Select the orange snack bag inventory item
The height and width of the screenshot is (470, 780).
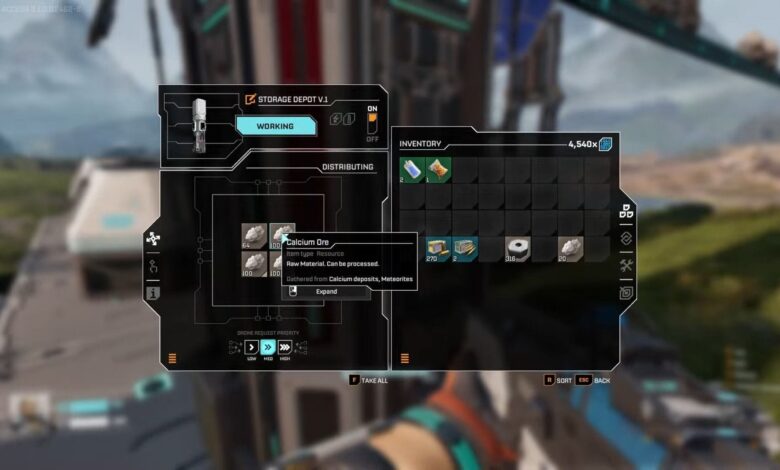pyautogui.click(x=438, y=169)
